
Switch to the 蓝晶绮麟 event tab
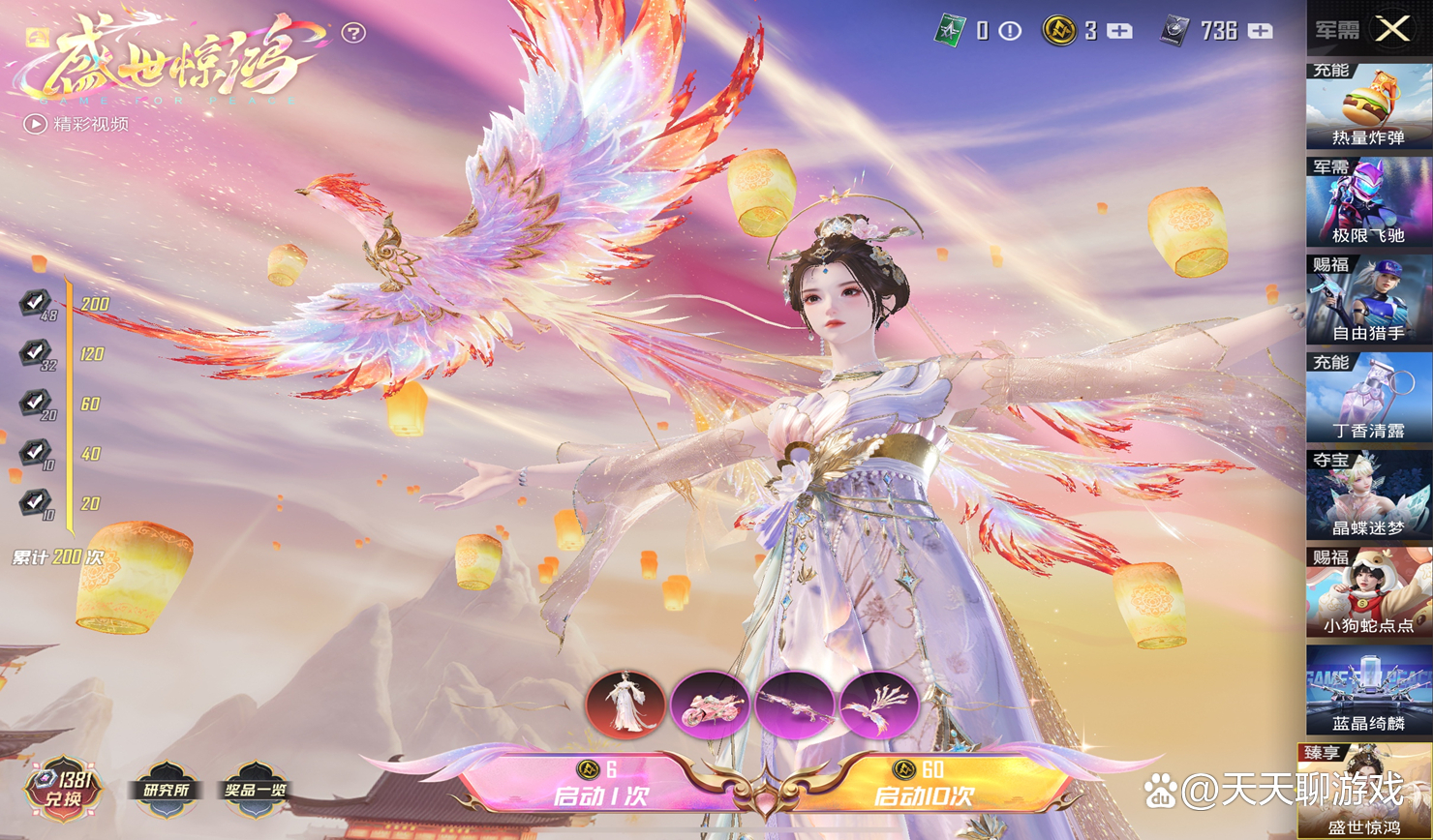[1368, 690]
